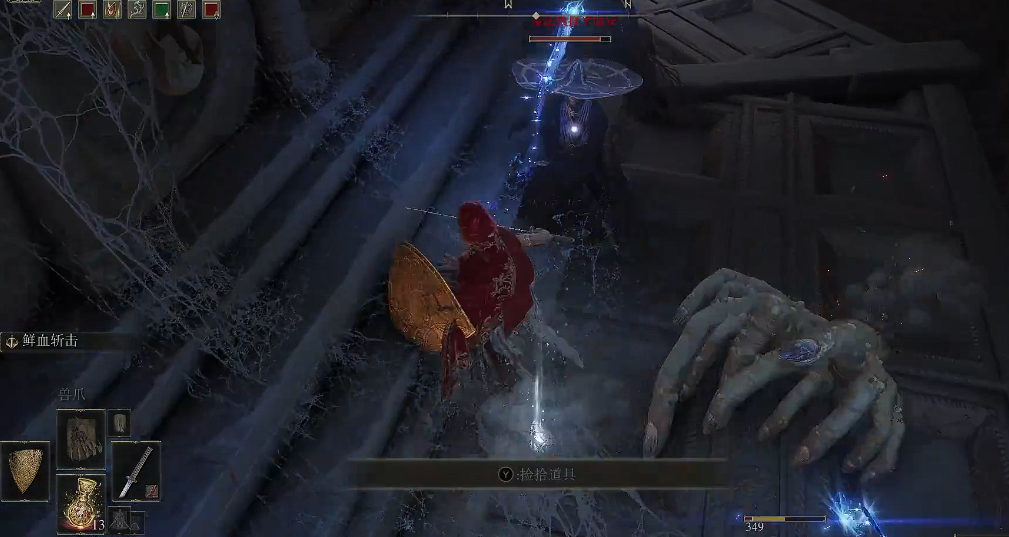Click the green square buff icon
Screen dimensions: 1009x537
pos(161,10)
